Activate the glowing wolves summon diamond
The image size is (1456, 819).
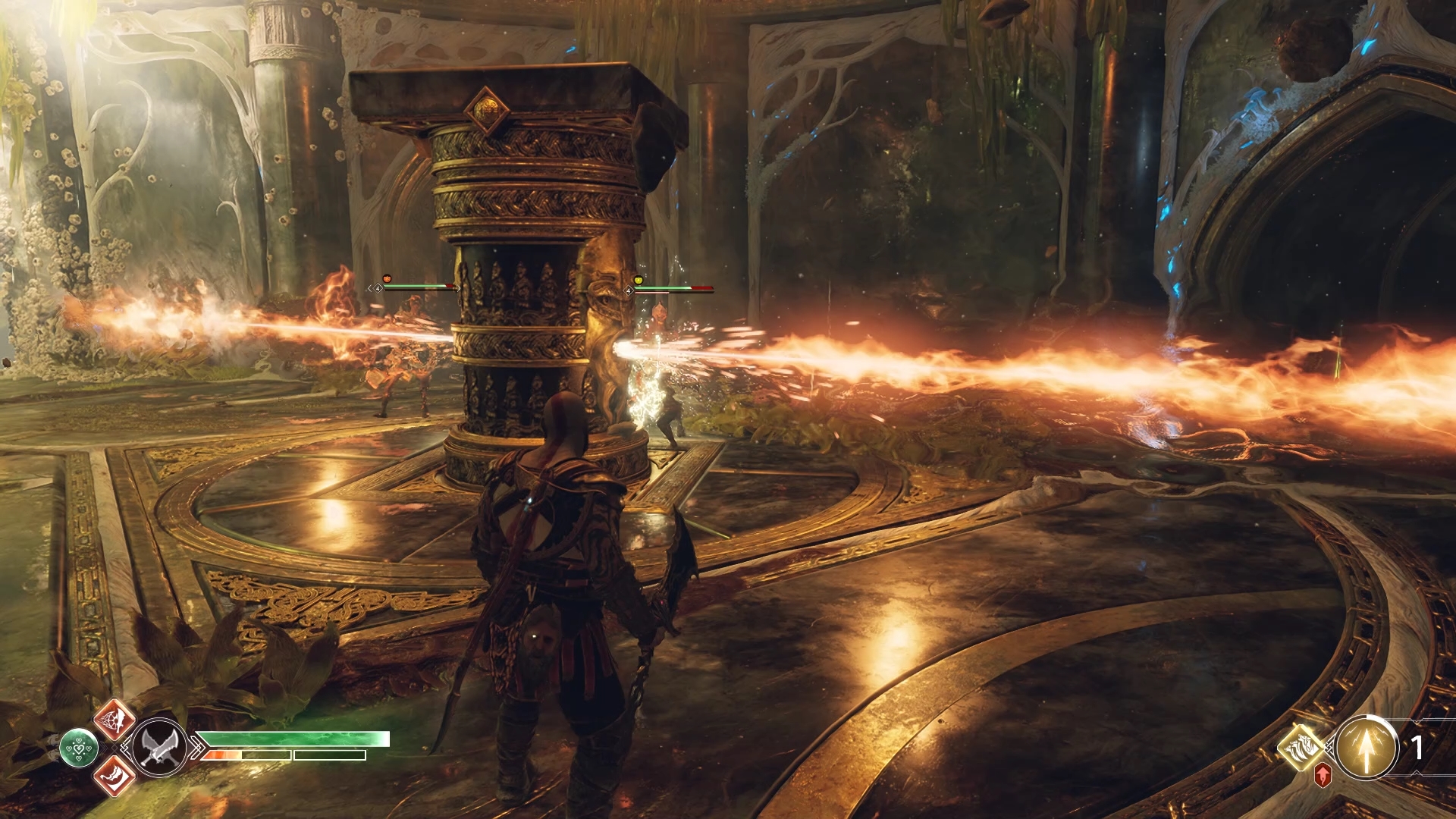pos(1302,746)
